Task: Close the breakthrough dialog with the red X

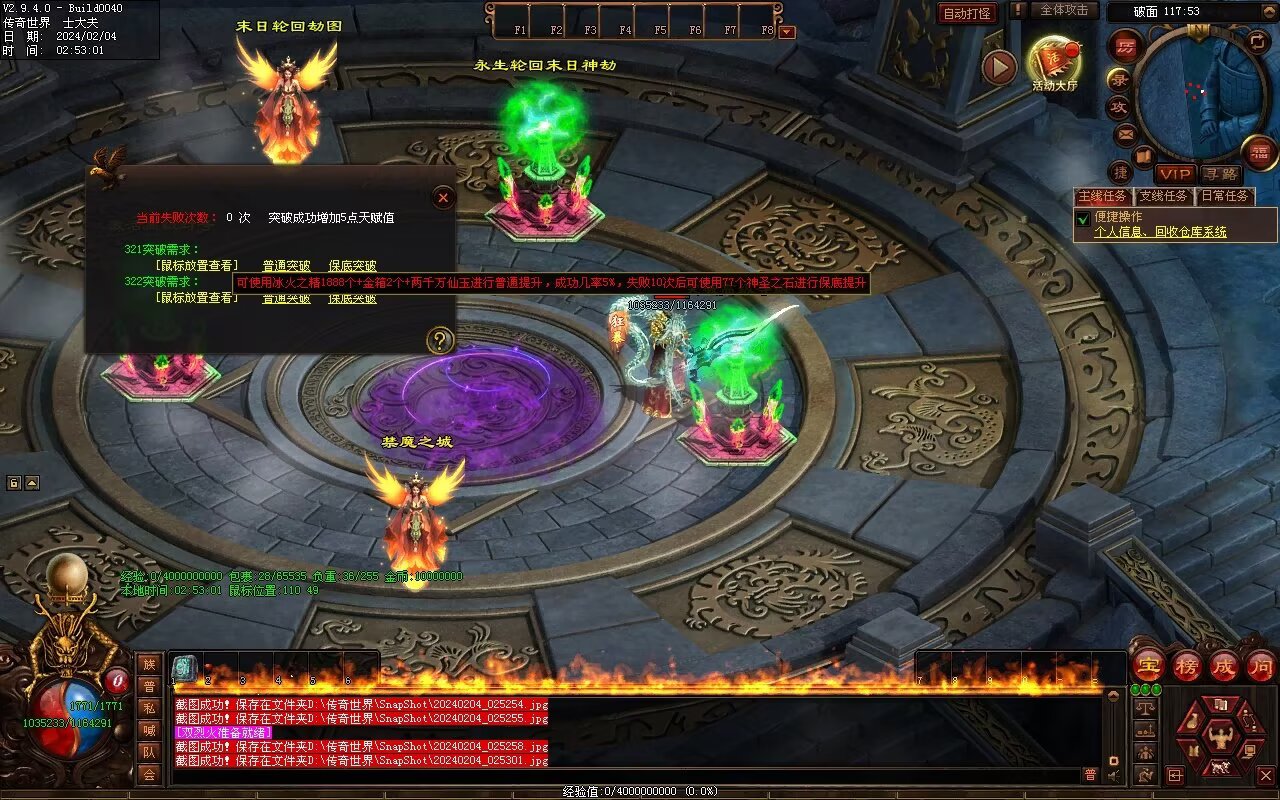Action: (x=444, y=197)
